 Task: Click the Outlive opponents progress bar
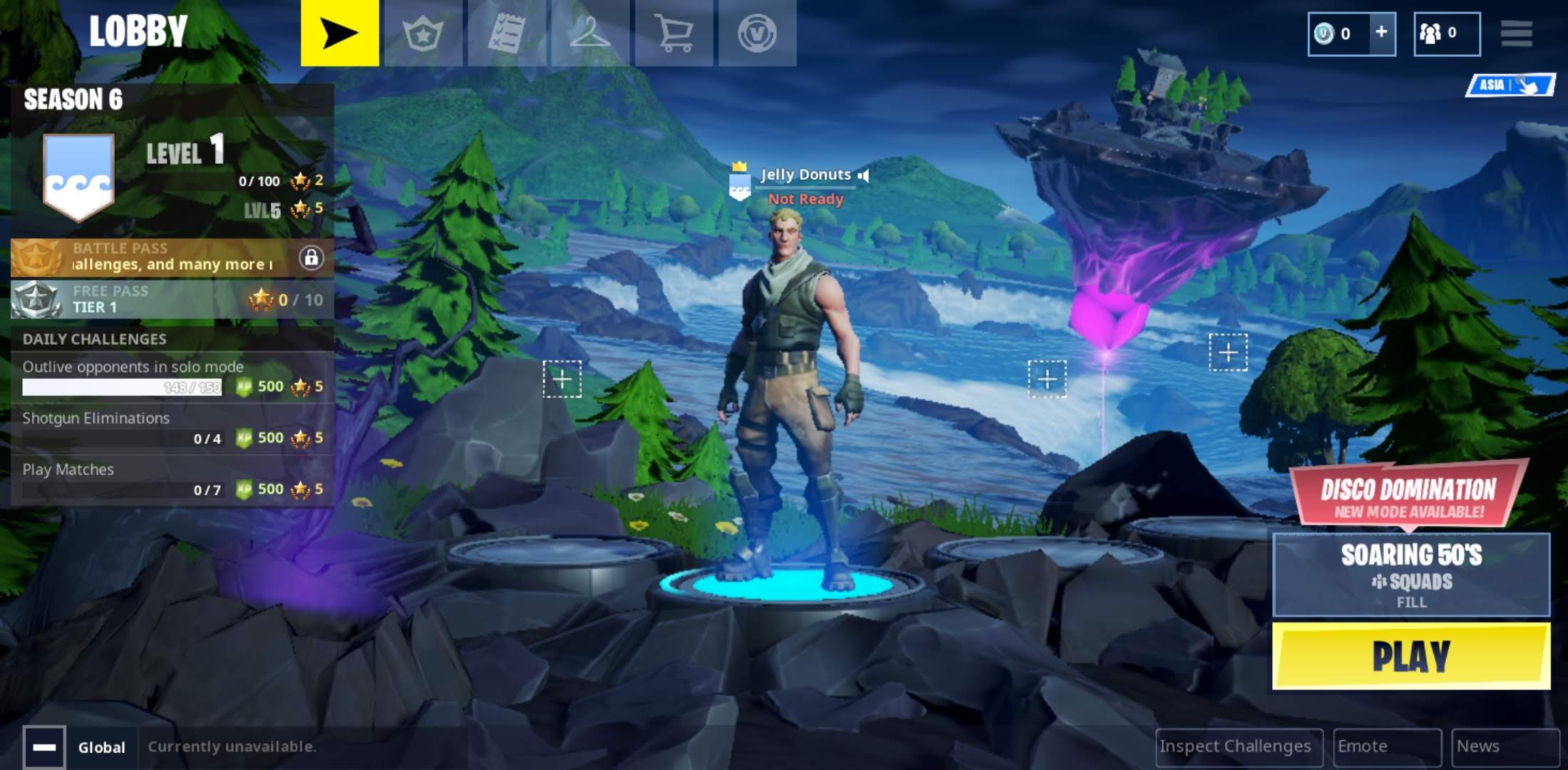click(x=121, y=386)
